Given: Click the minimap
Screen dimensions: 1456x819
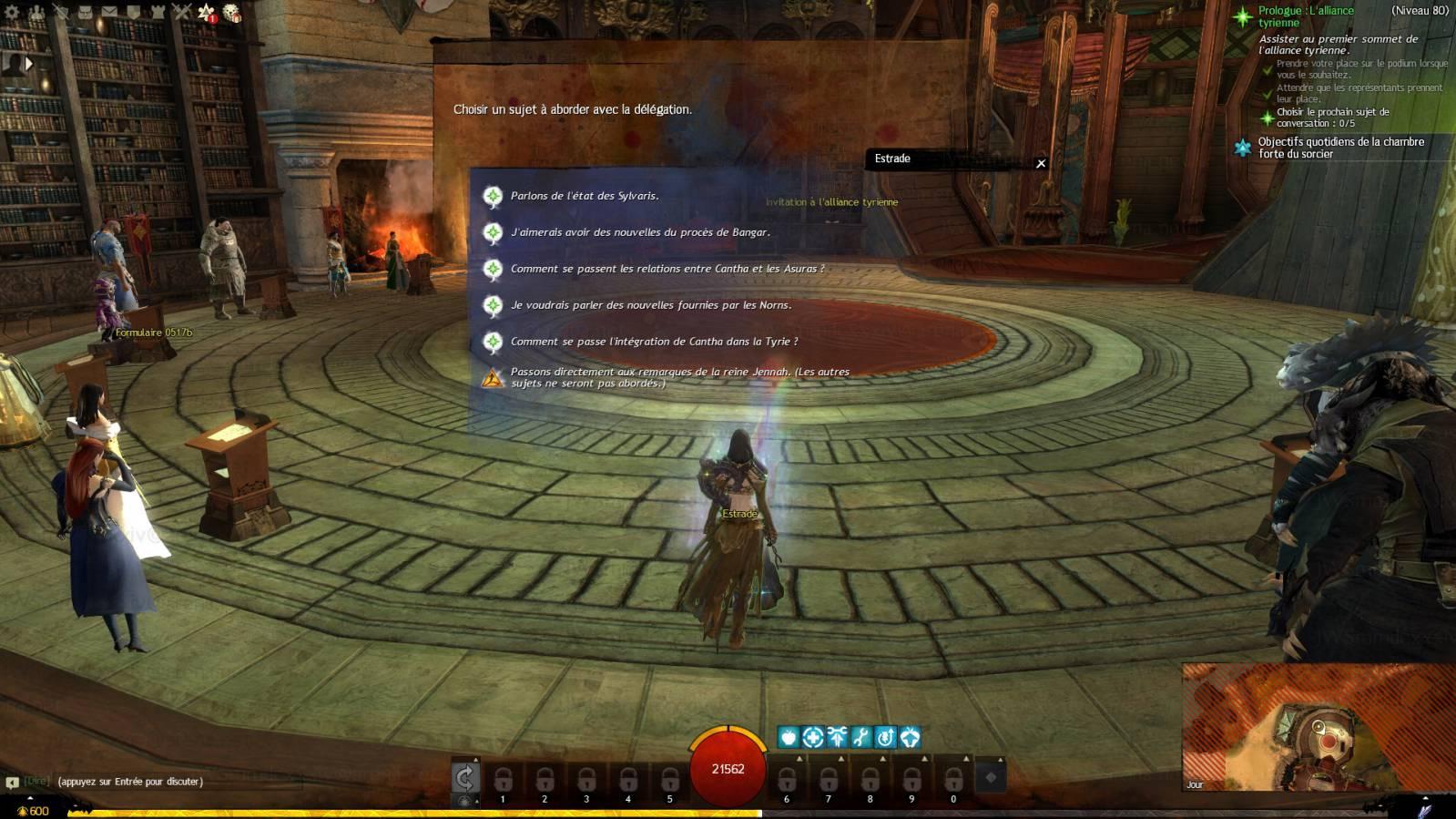Looking at the screenshot, I should 1318,728.
